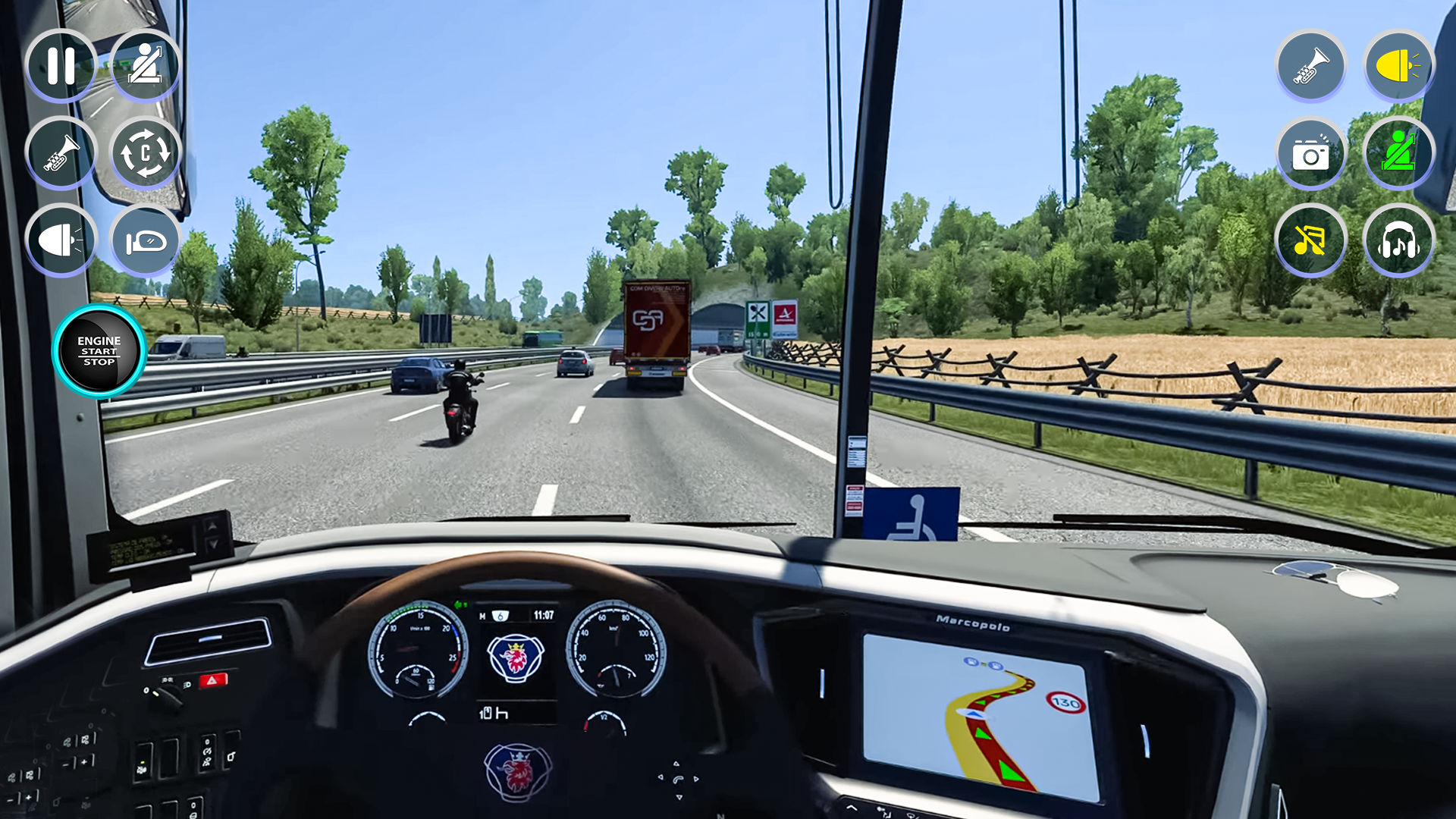The height and width of the screenshot is (819, 1456).
Task: Honk the horn from the left panel
Action: pos(61,153)
